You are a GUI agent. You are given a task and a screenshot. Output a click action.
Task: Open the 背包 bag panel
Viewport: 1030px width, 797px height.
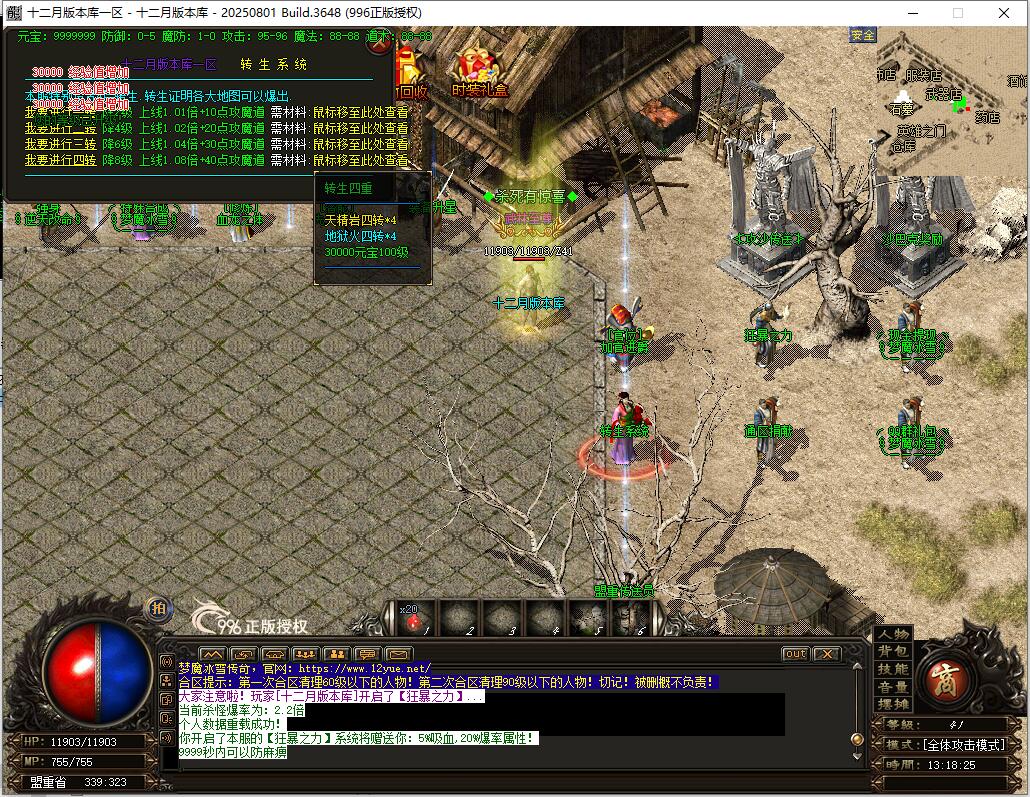[x=893, y=652]
